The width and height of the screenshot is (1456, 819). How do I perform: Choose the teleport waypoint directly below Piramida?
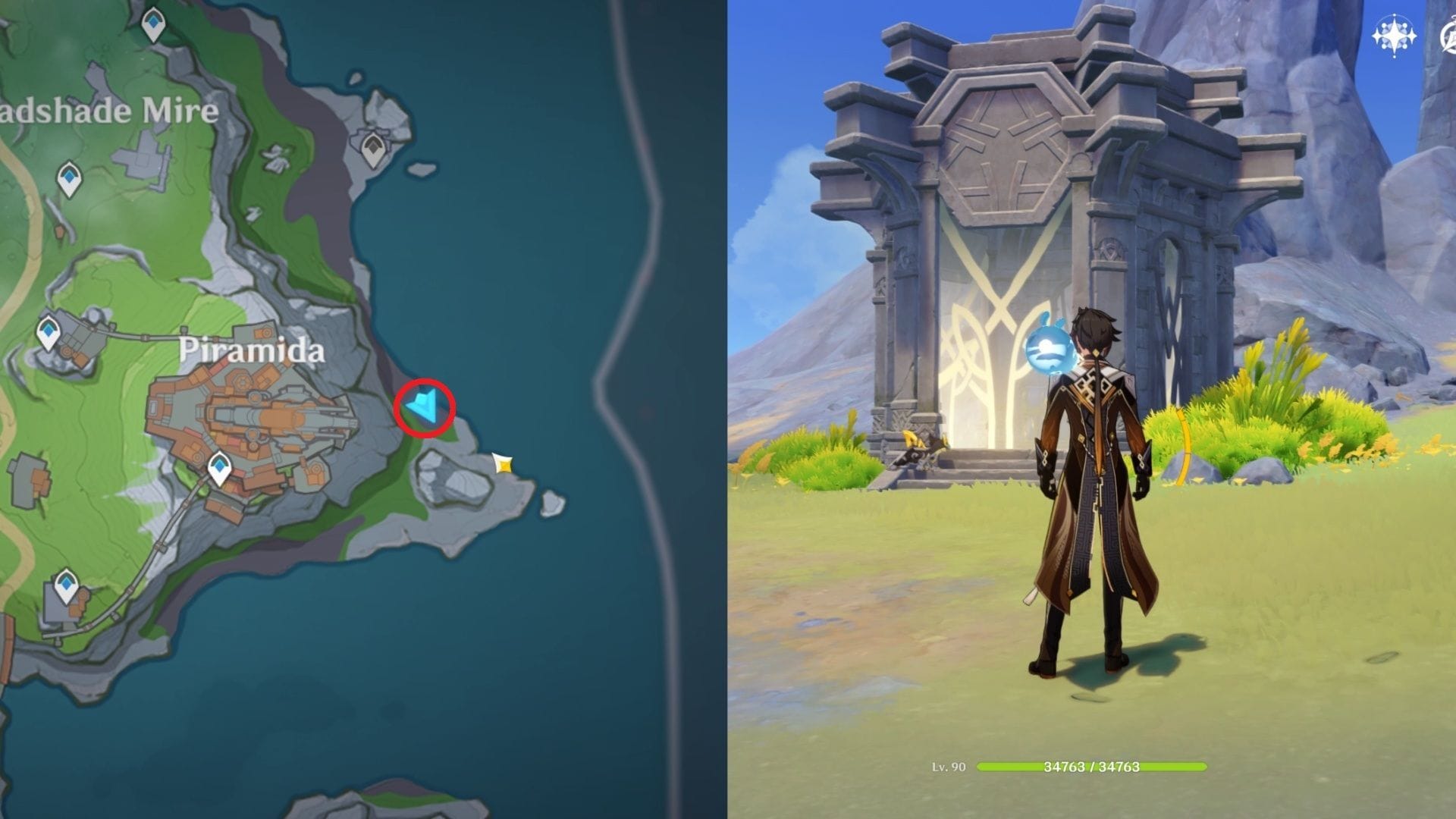click(x=220, y=468)
